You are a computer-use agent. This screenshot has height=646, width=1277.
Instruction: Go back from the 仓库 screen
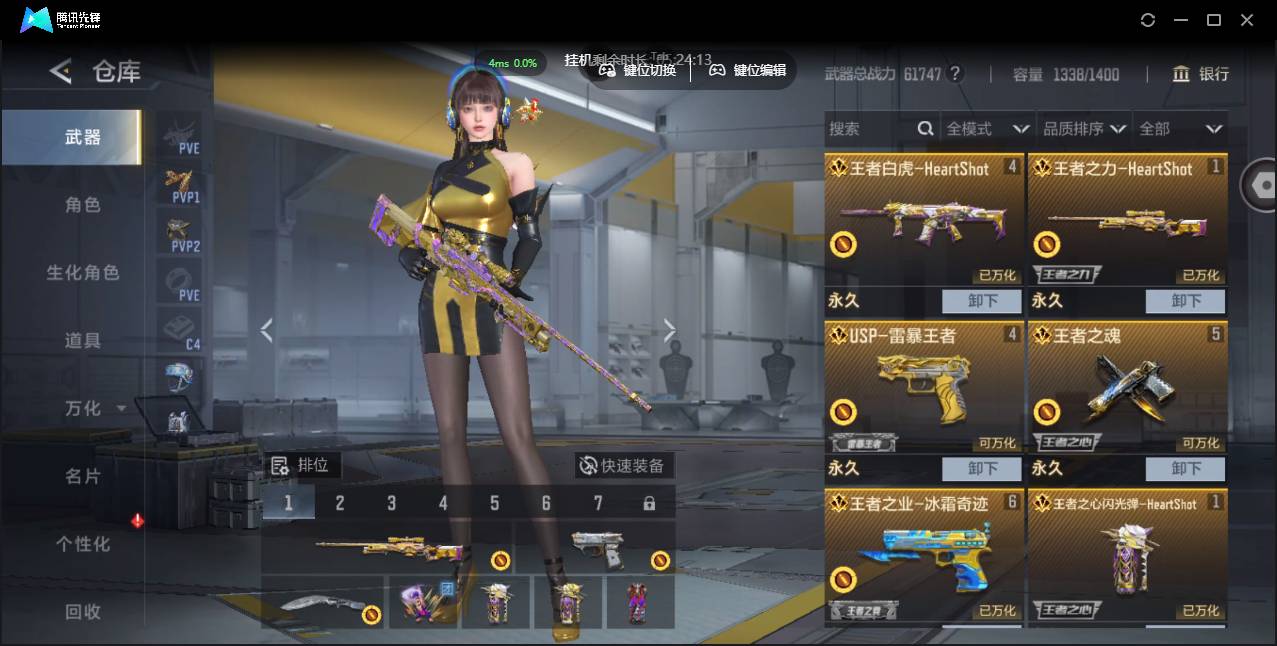61,71
